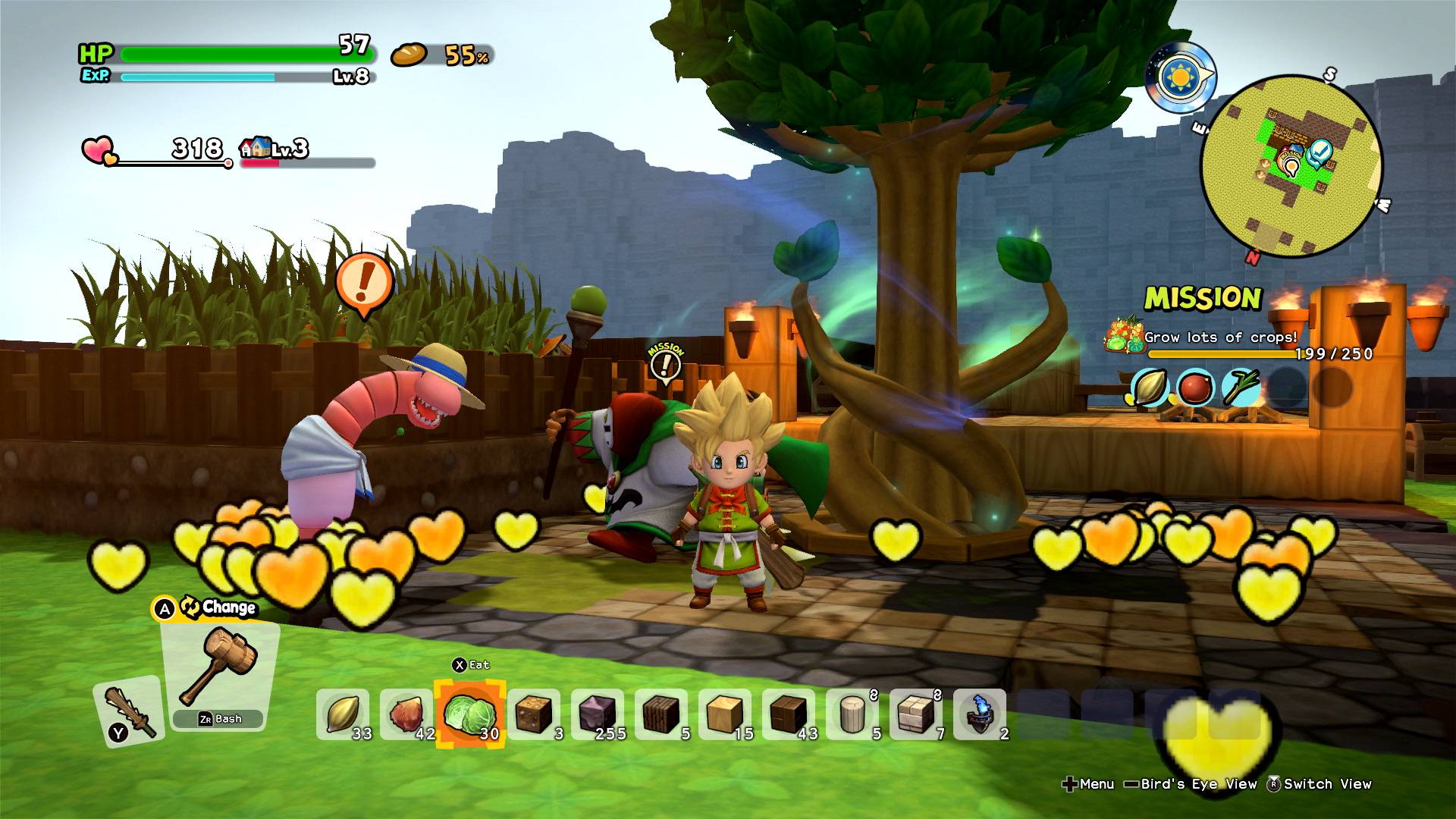Screen dimensions: 1456x819
Task: Select the stone brick block slot
Action: tap(915, 714)
